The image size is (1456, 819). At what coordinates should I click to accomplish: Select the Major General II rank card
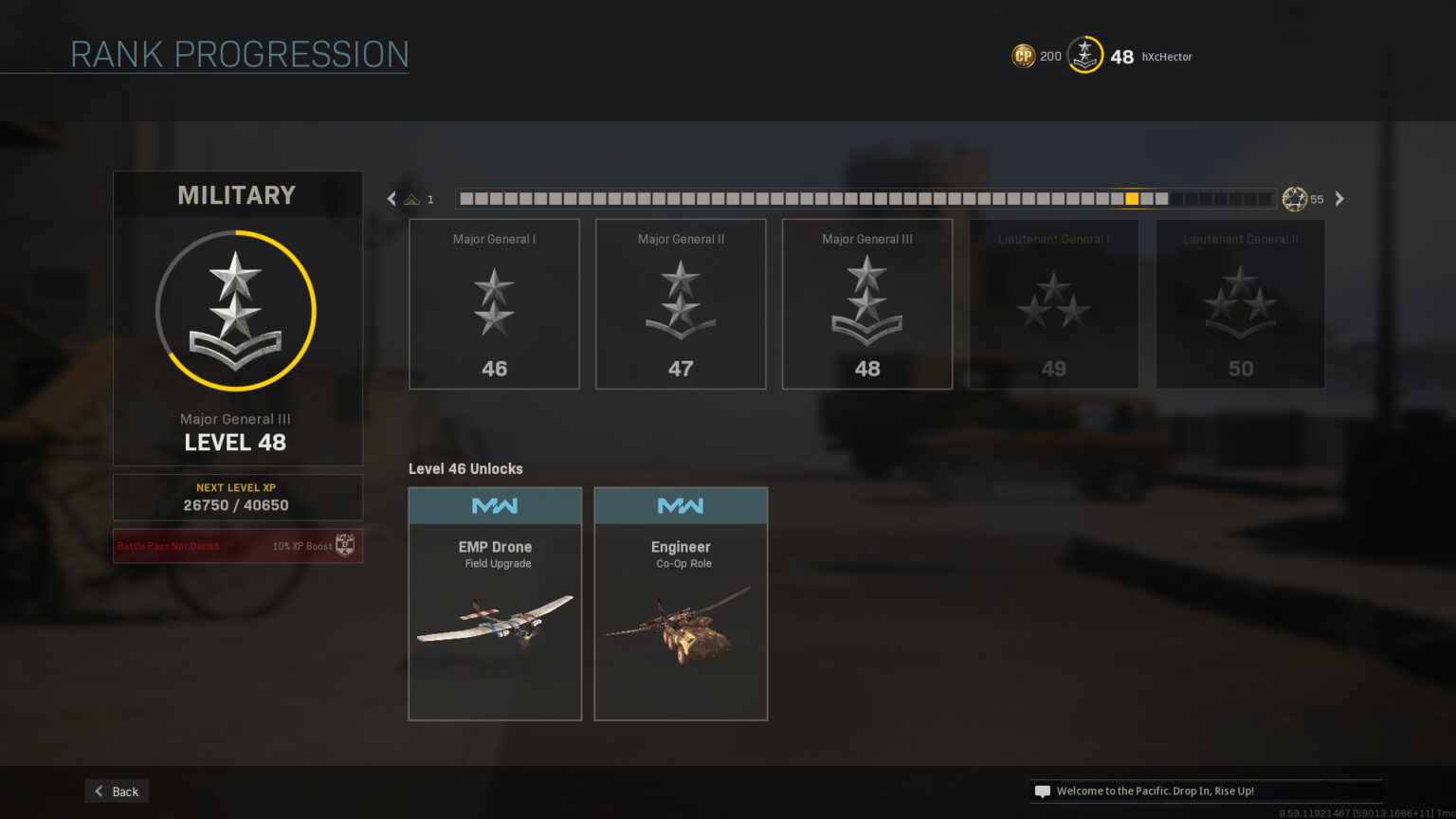click(x=681, y=303)
